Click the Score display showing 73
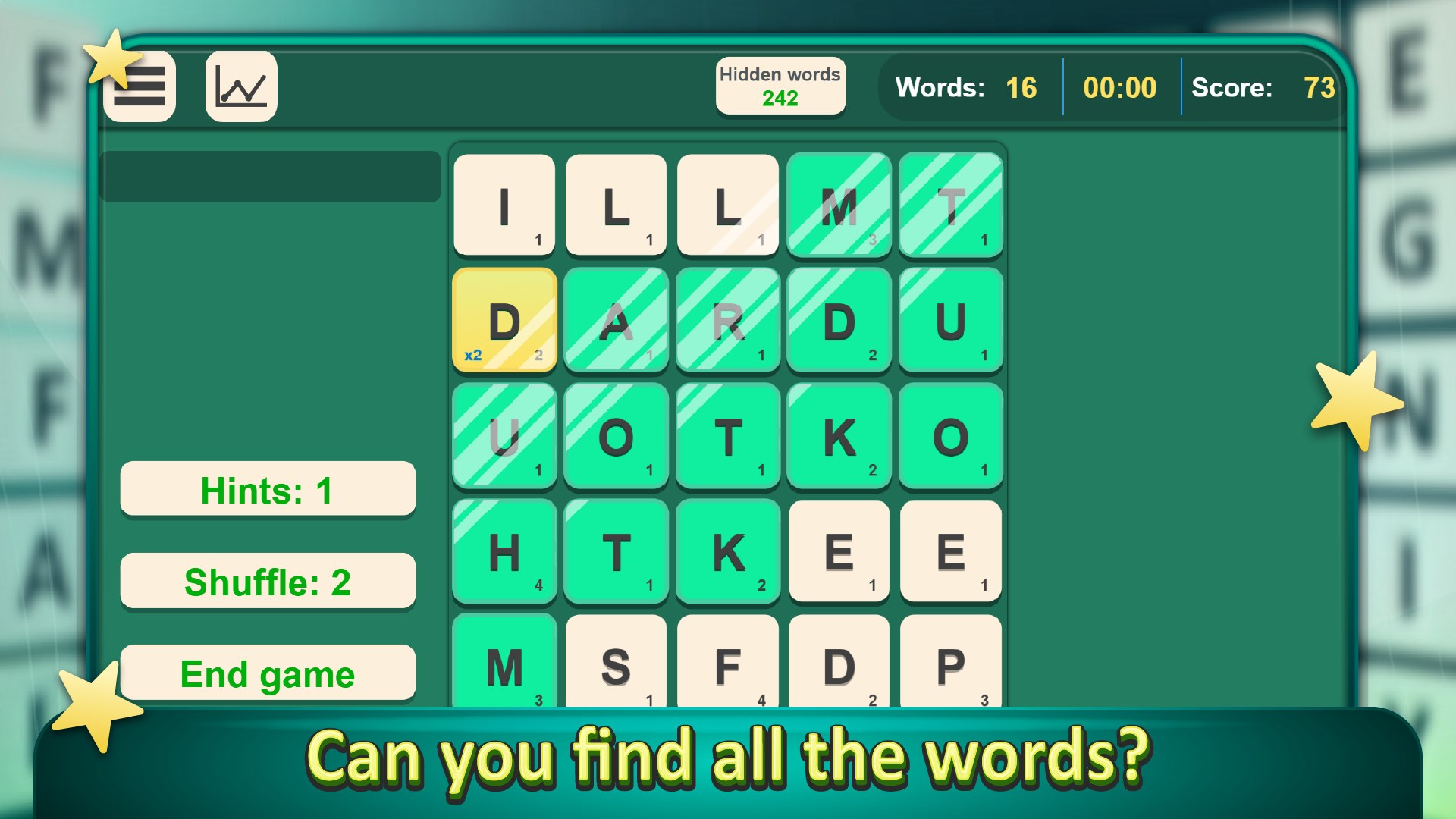 (1274, 88)
